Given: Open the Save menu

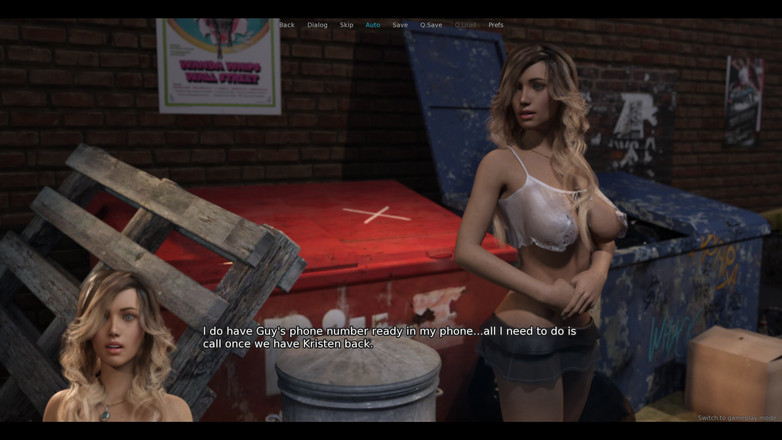Looking at the screenshot, I should point(400,25).
